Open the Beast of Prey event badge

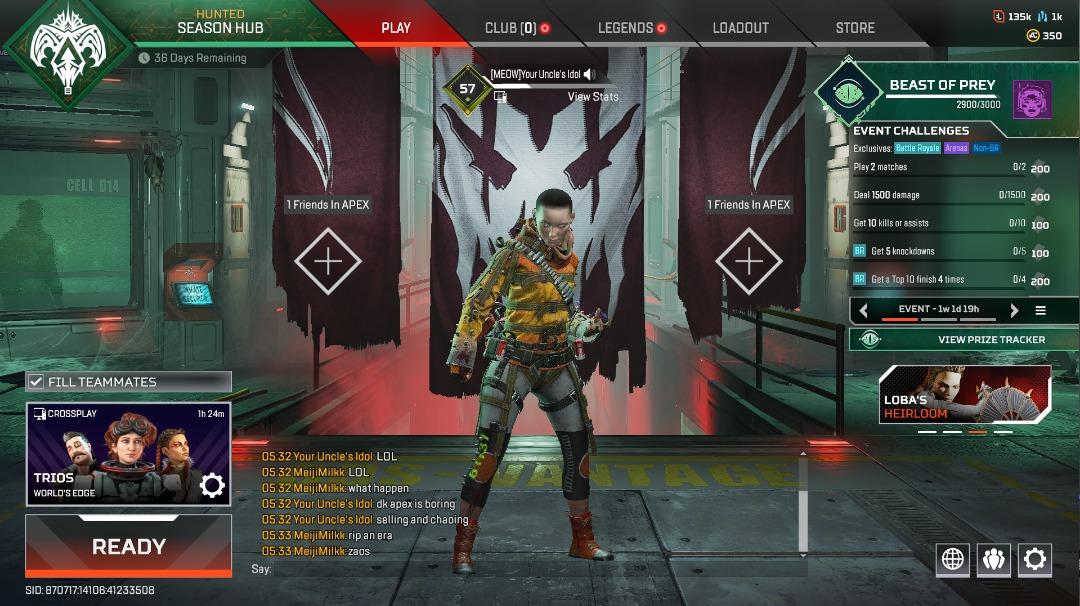click(846, 92)
